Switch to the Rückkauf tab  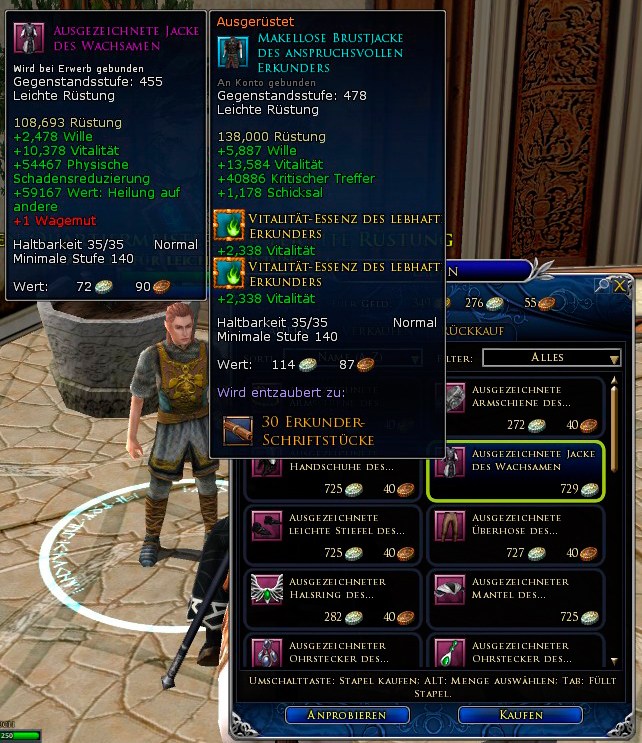(x=482, y=330)
